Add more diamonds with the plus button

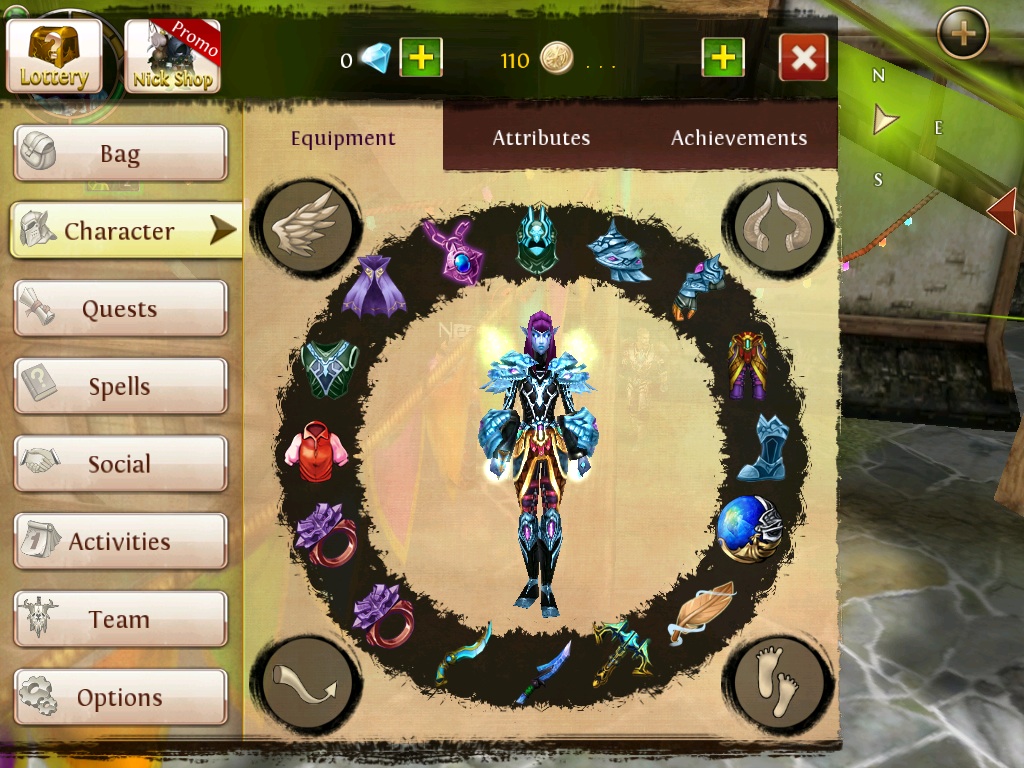[421, 58]
